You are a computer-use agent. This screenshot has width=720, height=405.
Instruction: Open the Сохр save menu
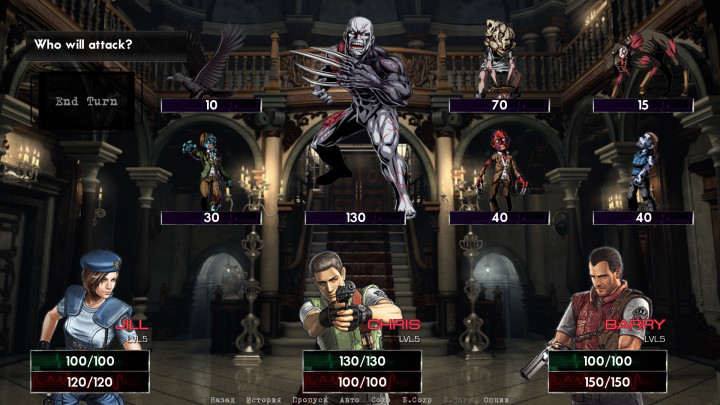click(x=380, y=399)
